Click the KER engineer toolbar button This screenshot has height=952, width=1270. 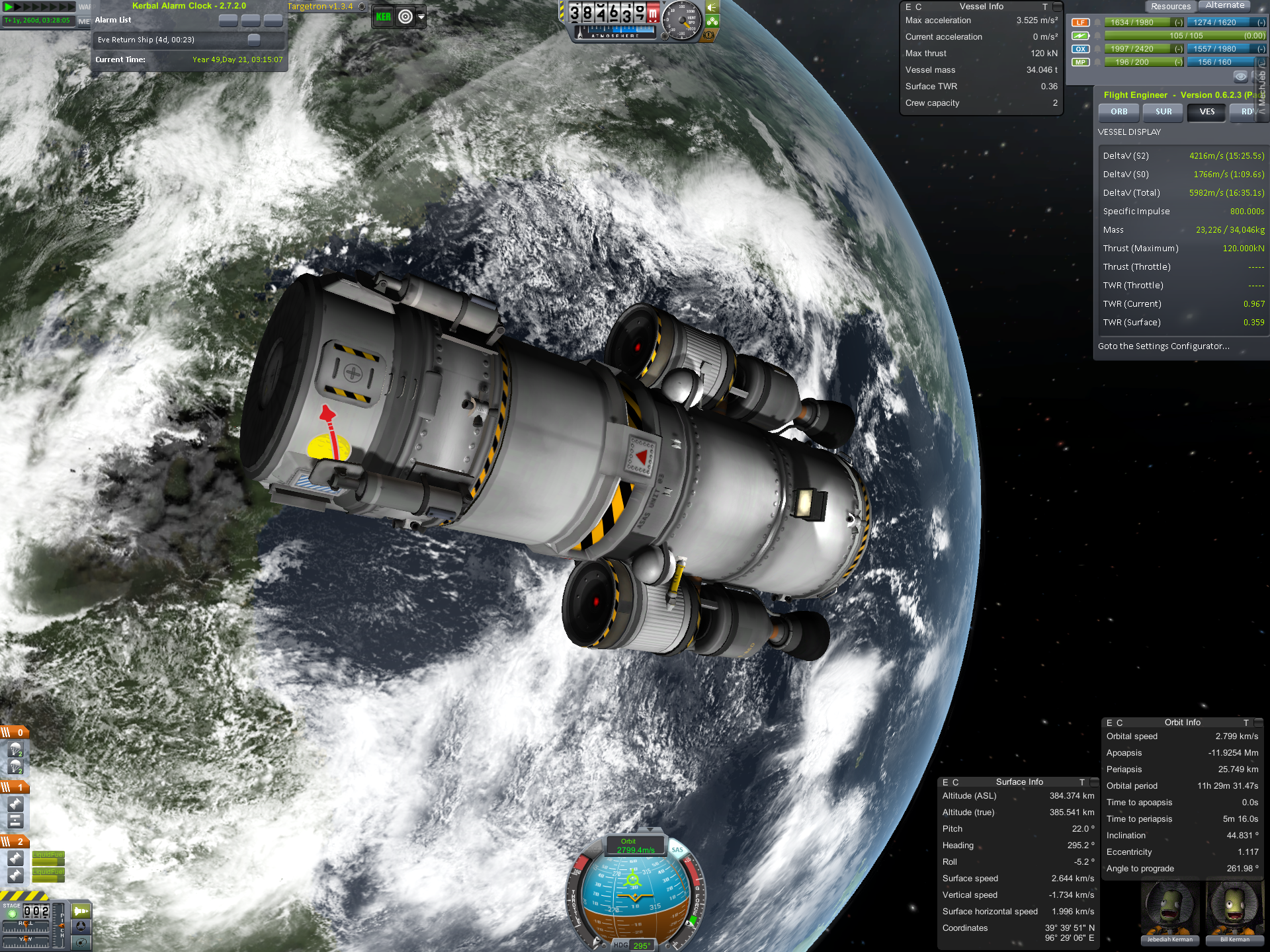[x=384, y=17]
